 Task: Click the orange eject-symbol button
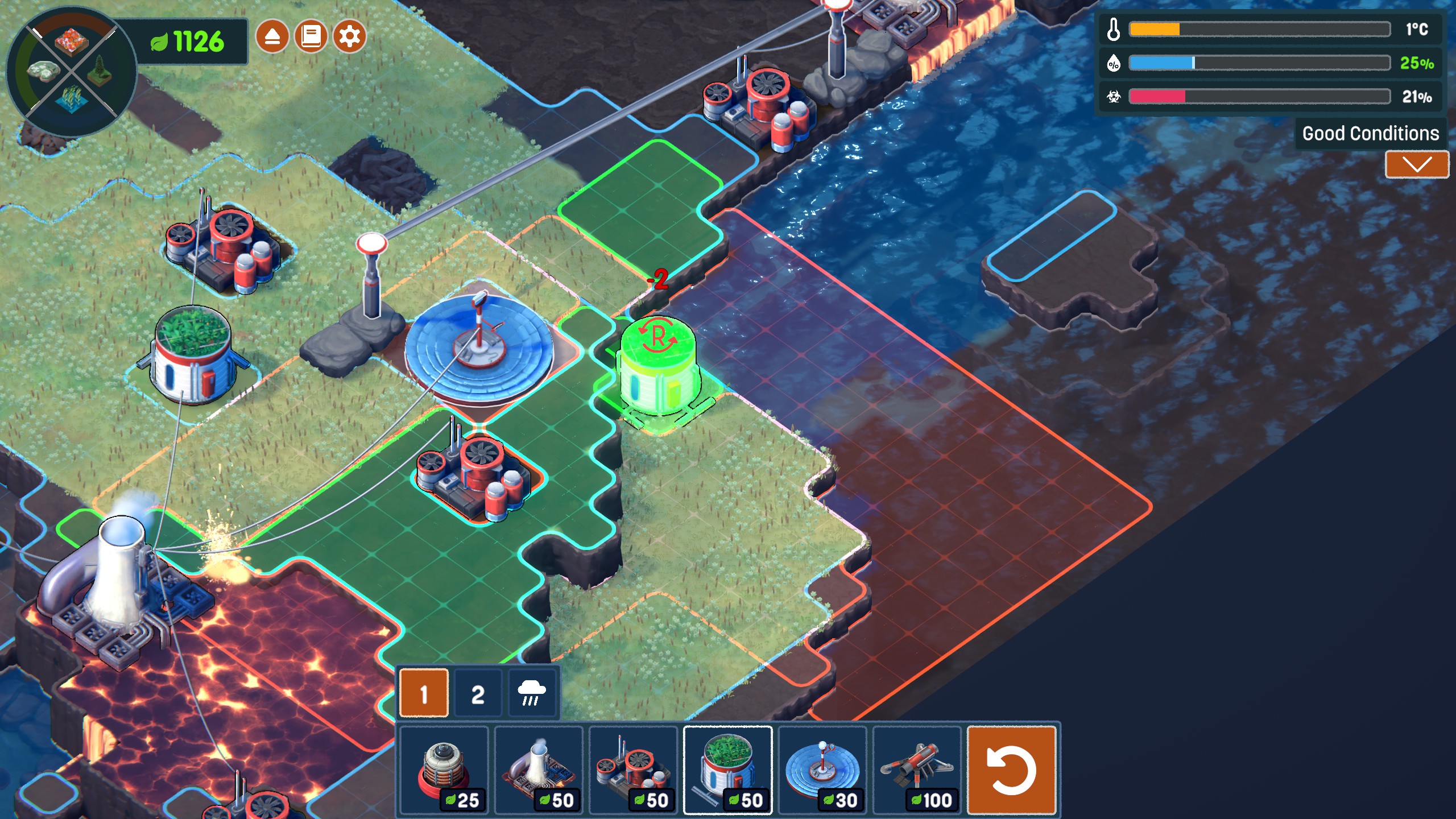(272, 37)
